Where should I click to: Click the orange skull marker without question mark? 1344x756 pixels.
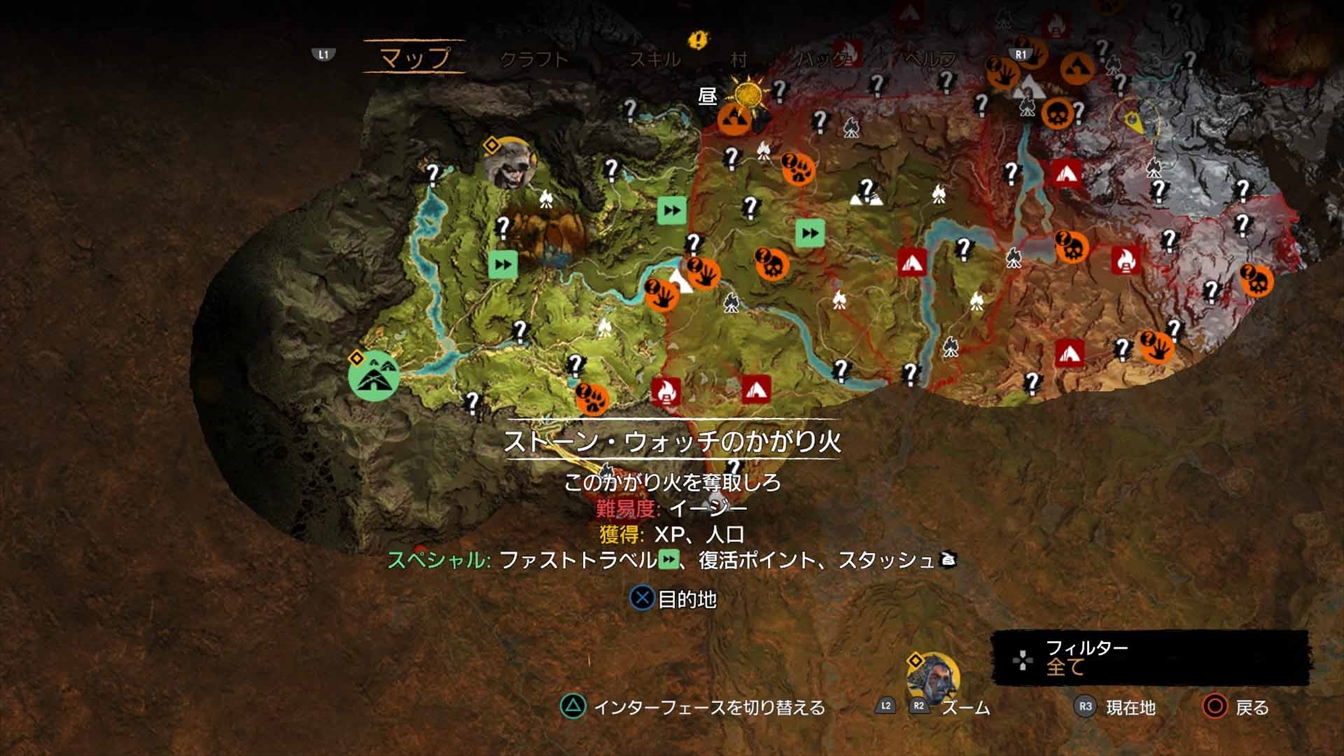[x=1056, y=114]
